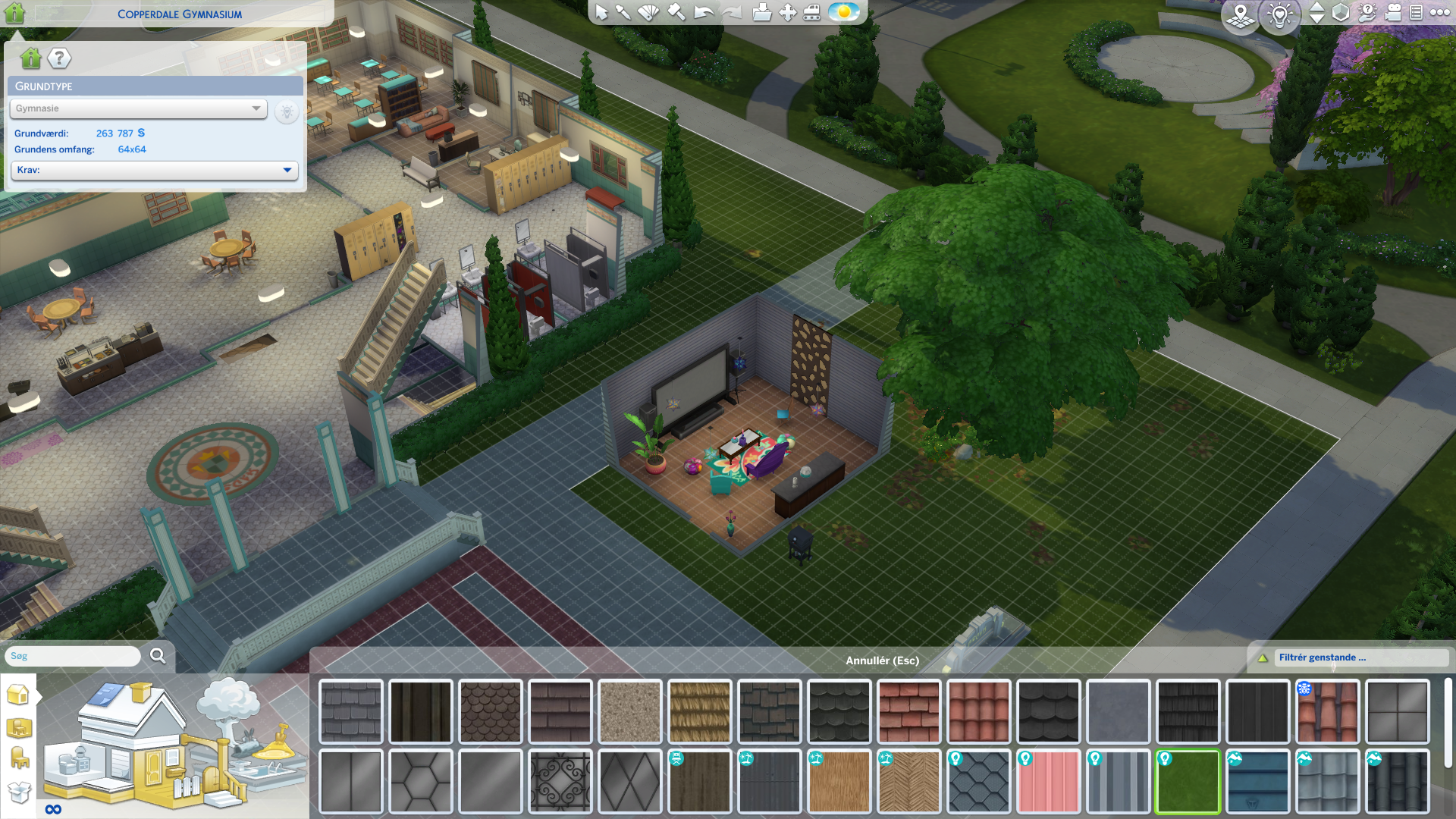The height and width of the screenshot is (819, 1456).
Task: Open the camera controls icon
Action: click(1393, 13)
